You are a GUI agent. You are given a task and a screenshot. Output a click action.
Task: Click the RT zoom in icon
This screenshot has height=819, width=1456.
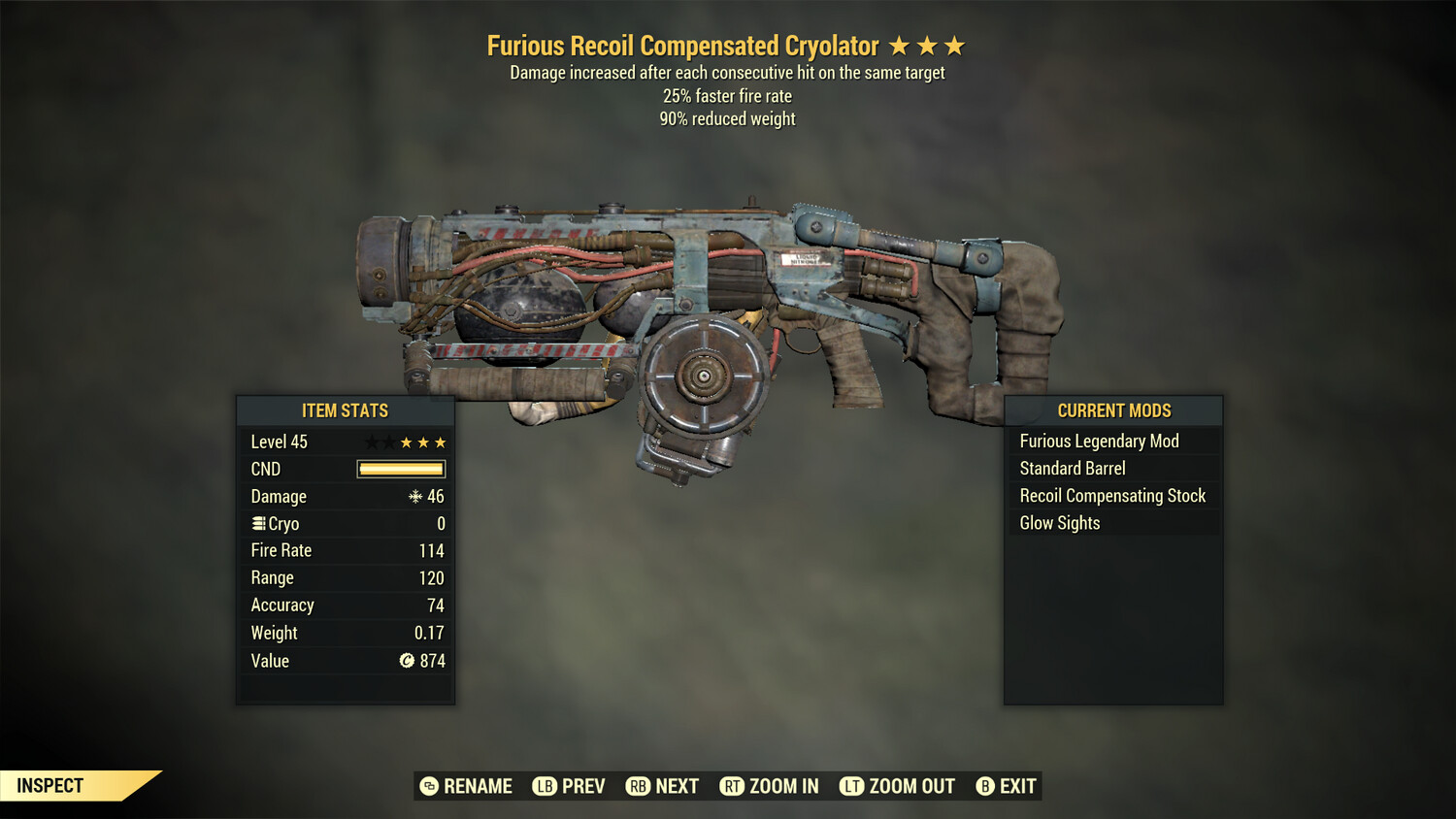tap(731, 786)
